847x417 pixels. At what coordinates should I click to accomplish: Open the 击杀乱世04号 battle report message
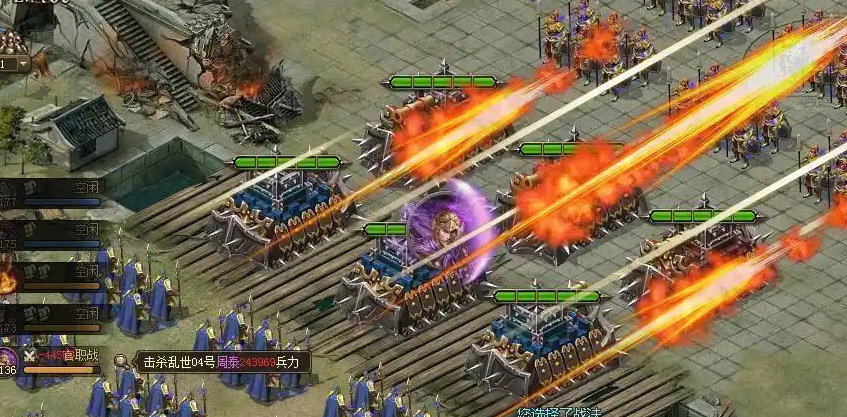coord(222,362)
